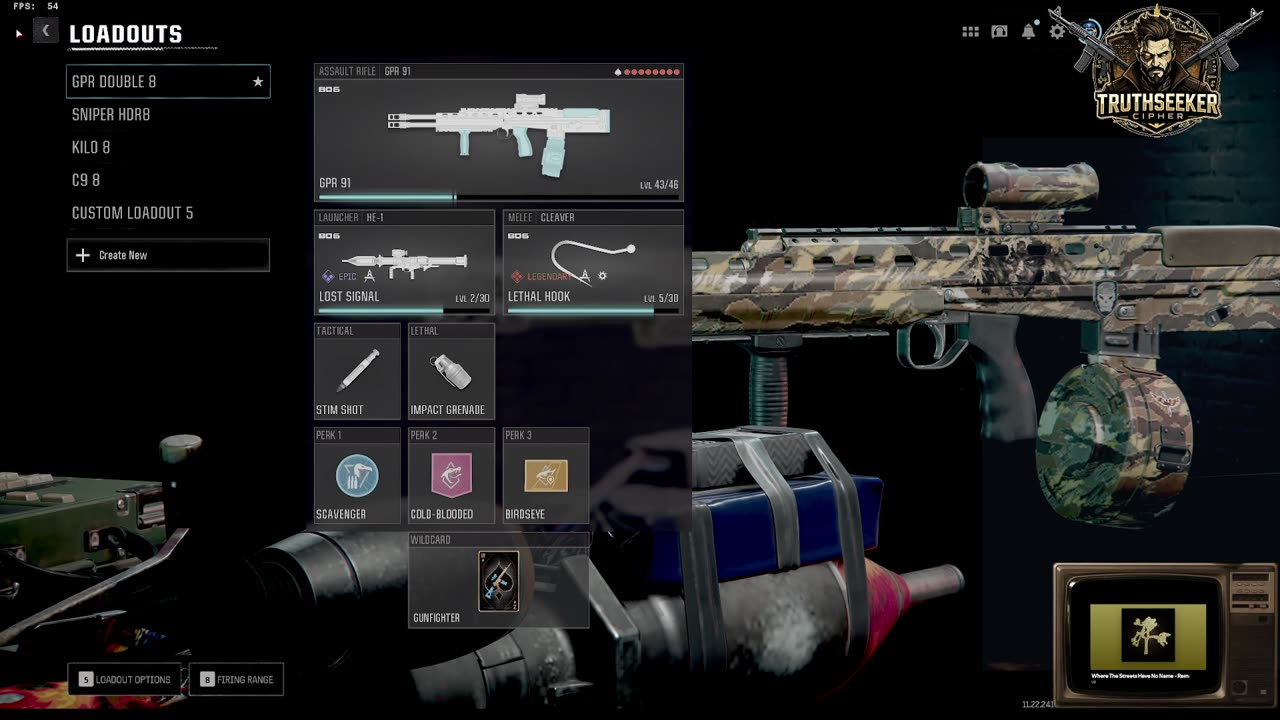Go back with the top-left arrow
1280x720 pixels.
pos(45,31)
